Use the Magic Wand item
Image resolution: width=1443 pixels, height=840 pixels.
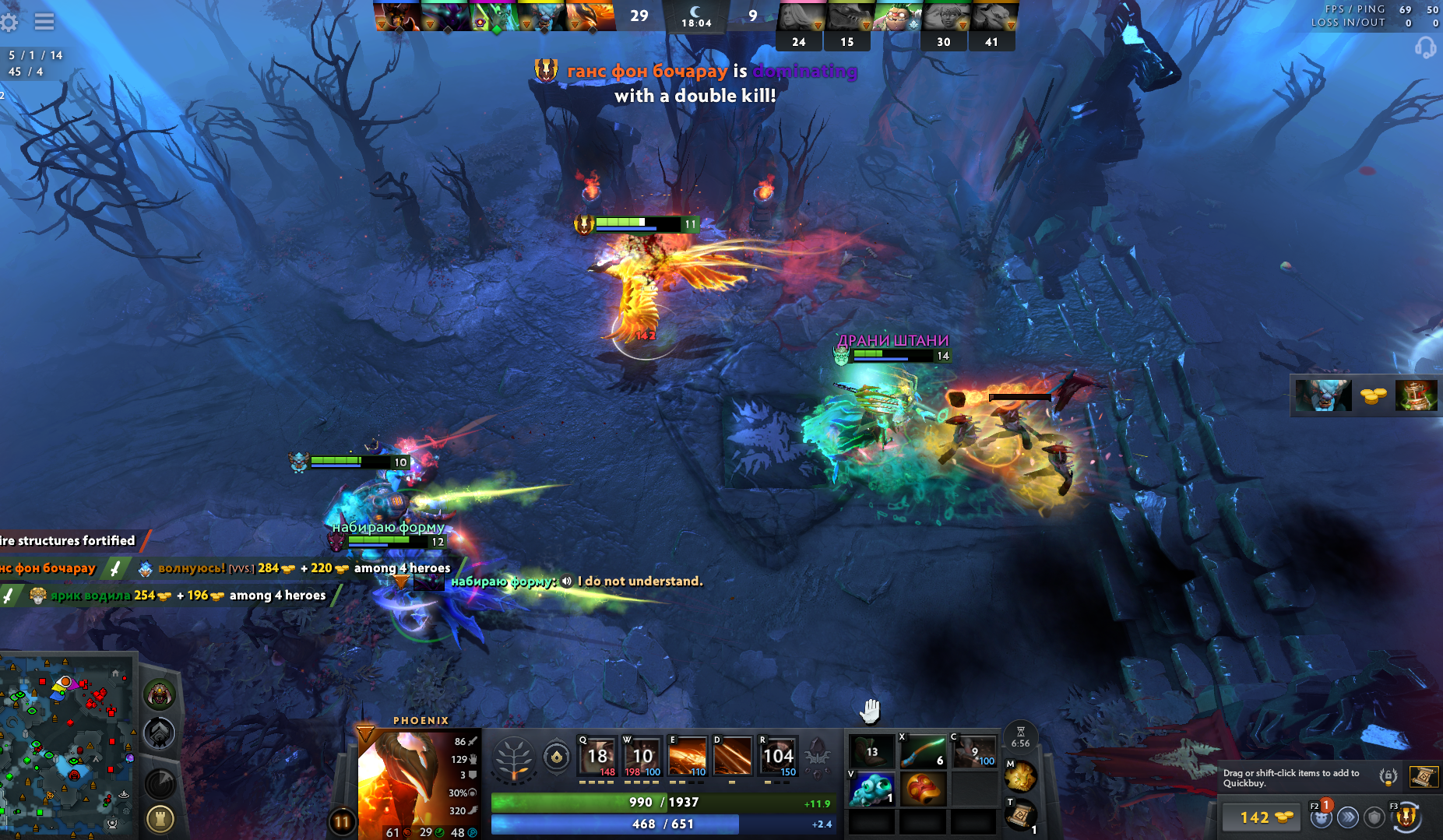point(922,752)
